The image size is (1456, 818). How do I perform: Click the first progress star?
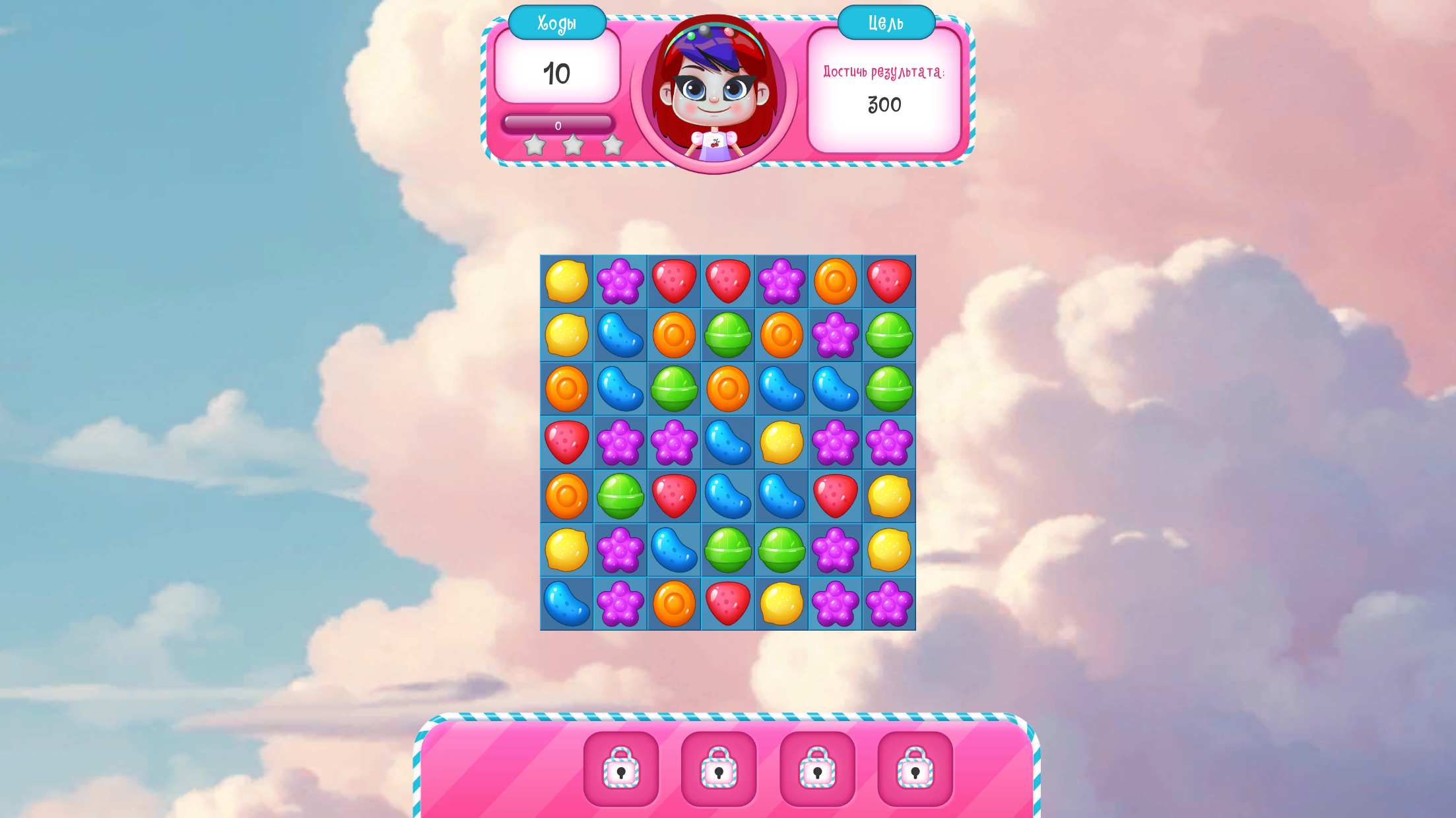pyautogui.click(x=535, y=145)
